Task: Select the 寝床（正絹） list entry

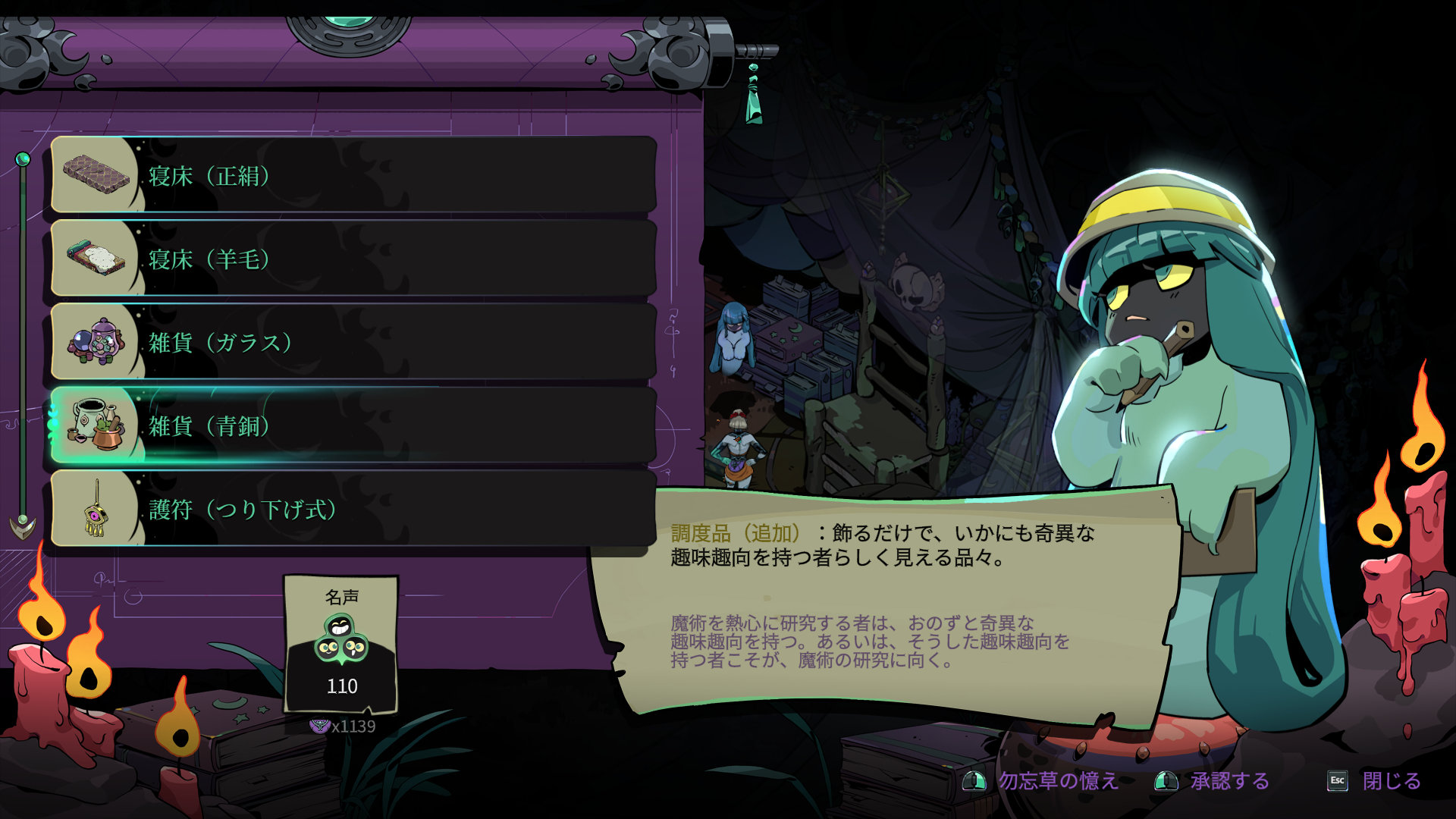Action: pos(353,176)
